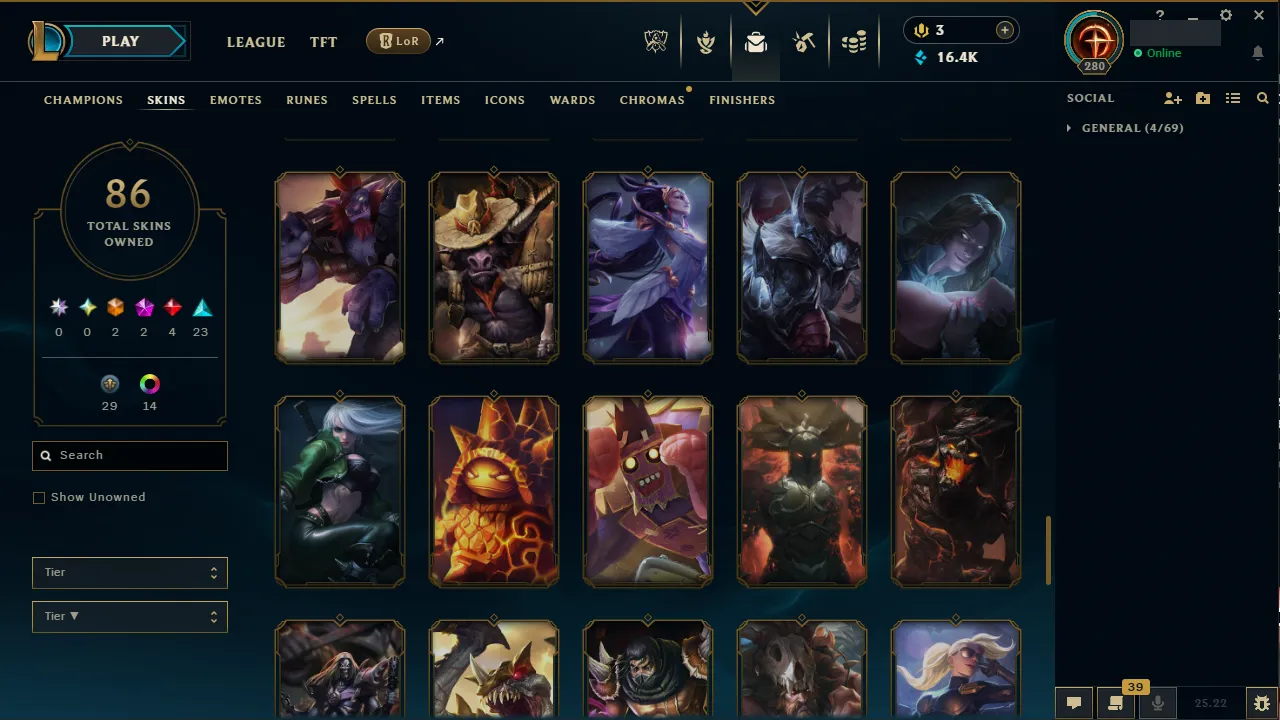
Task: Add a friend in the social panel
Action: (x=1173, y=98)
